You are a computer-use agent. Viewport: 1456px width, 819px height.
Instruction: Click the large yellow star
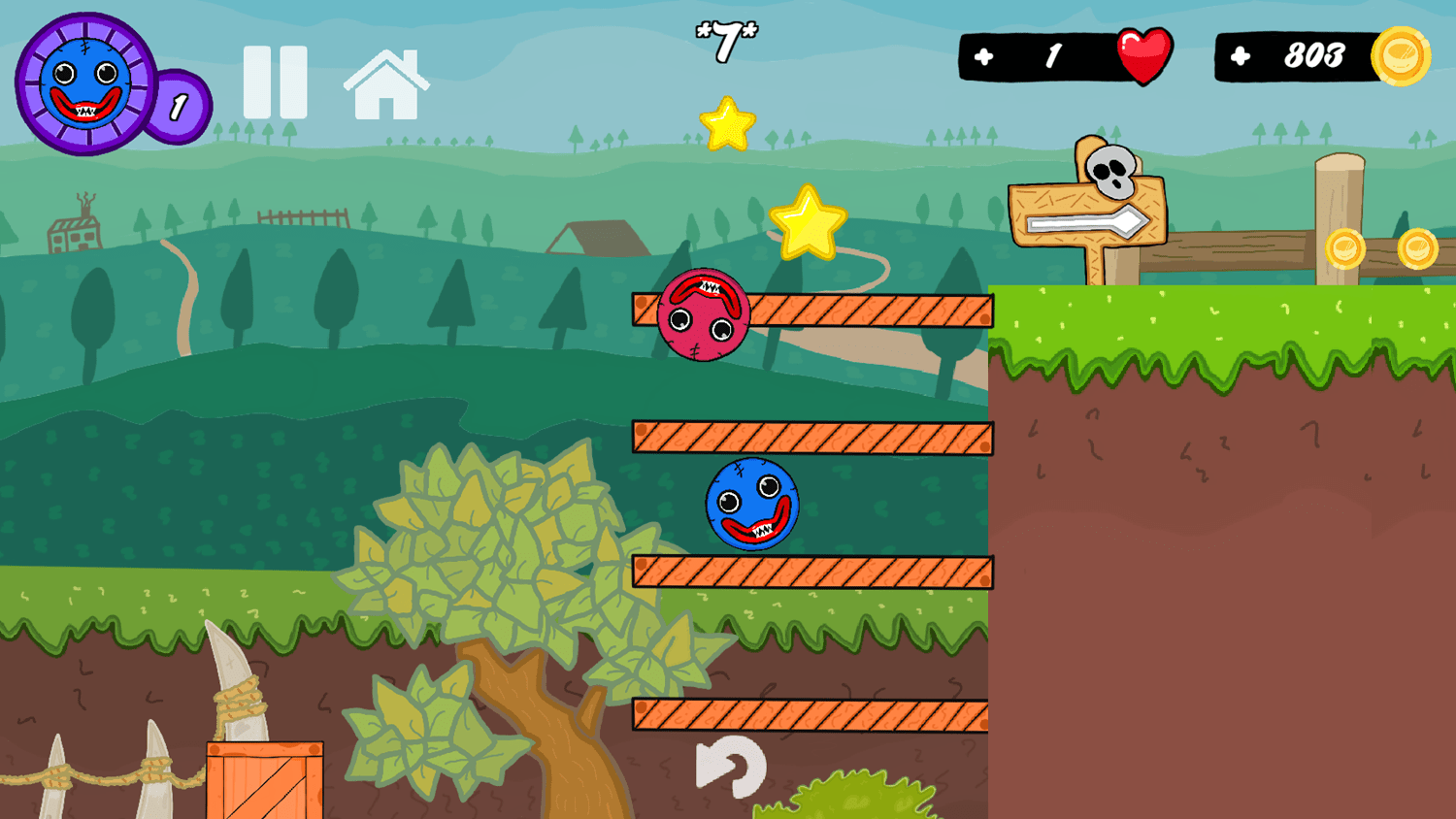point(809,225)
